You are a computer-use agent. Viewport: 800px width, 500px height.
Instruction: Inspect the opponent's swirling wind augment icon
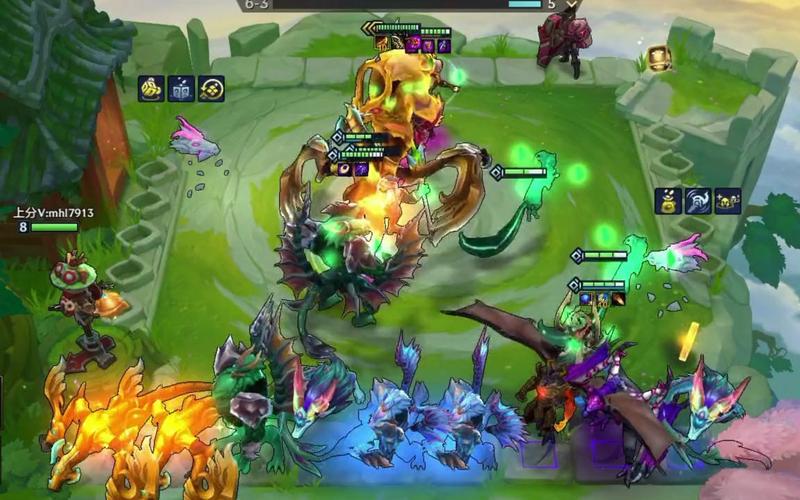tap(698, 200)
